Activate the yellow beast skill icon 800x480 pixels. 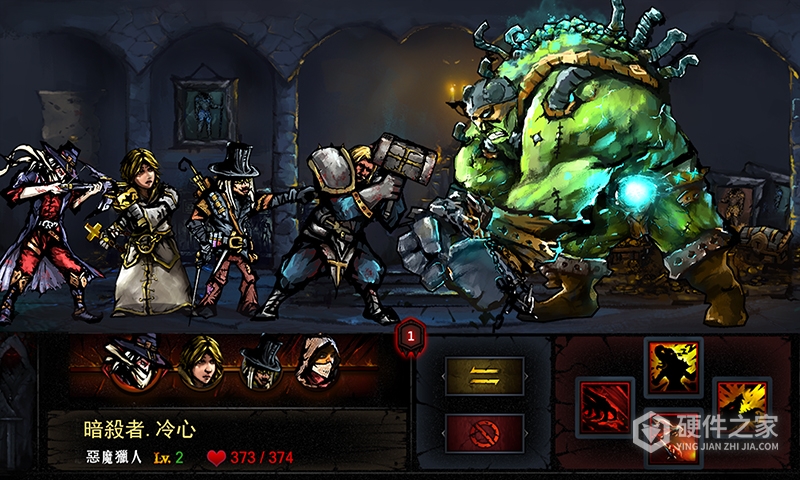click(x=739, y=403)
